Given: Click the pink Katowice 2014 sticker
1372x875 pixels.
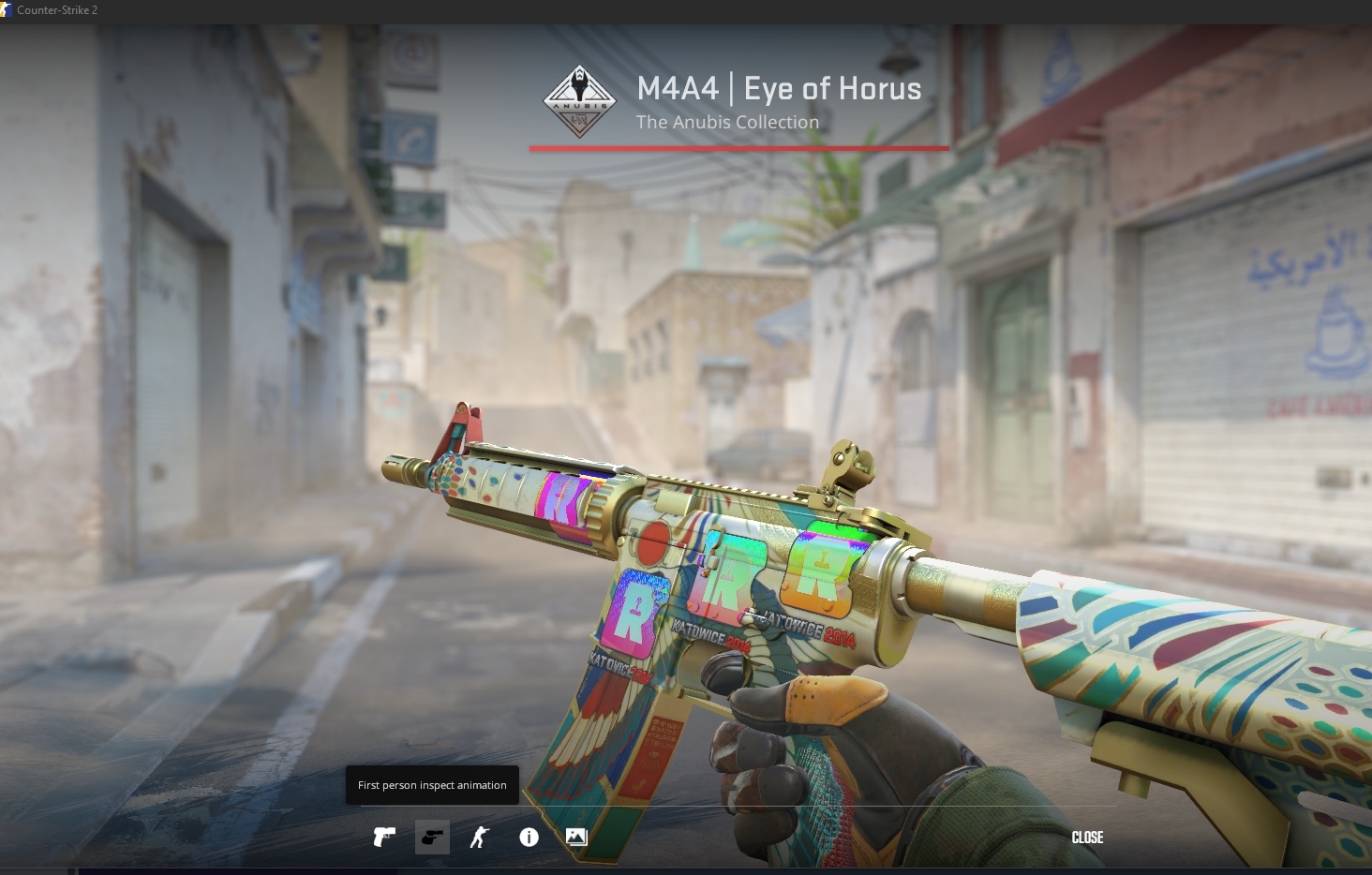Looking at the screenshot, I should 636,609.
